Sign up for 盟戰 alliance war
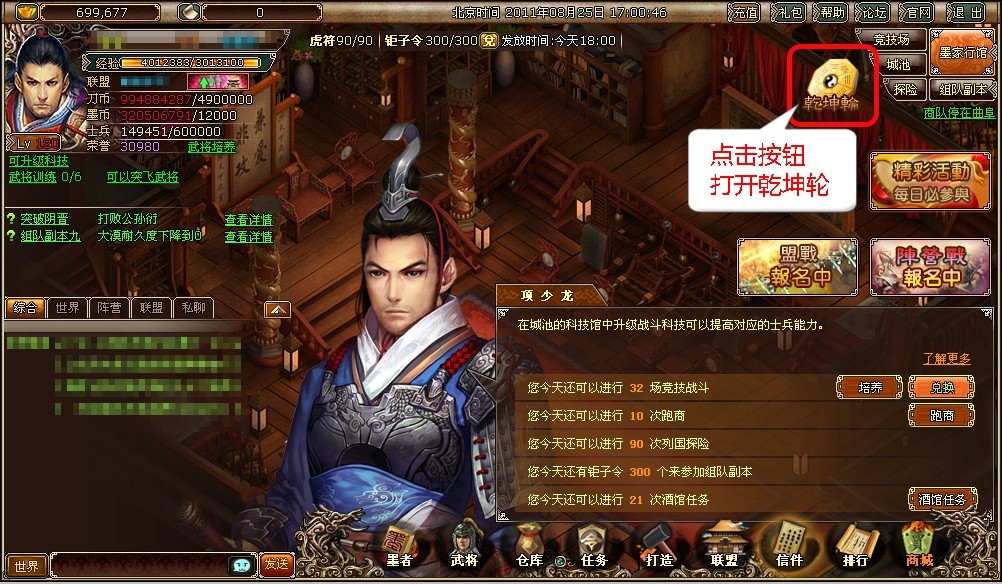Screen dimensions: 1002x584 (x=797, y=266)
